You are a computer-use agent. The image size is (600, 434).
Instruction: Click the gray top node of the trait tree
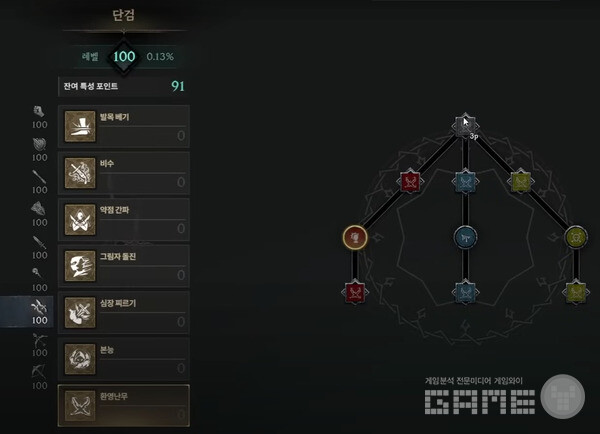coord(463,125)
